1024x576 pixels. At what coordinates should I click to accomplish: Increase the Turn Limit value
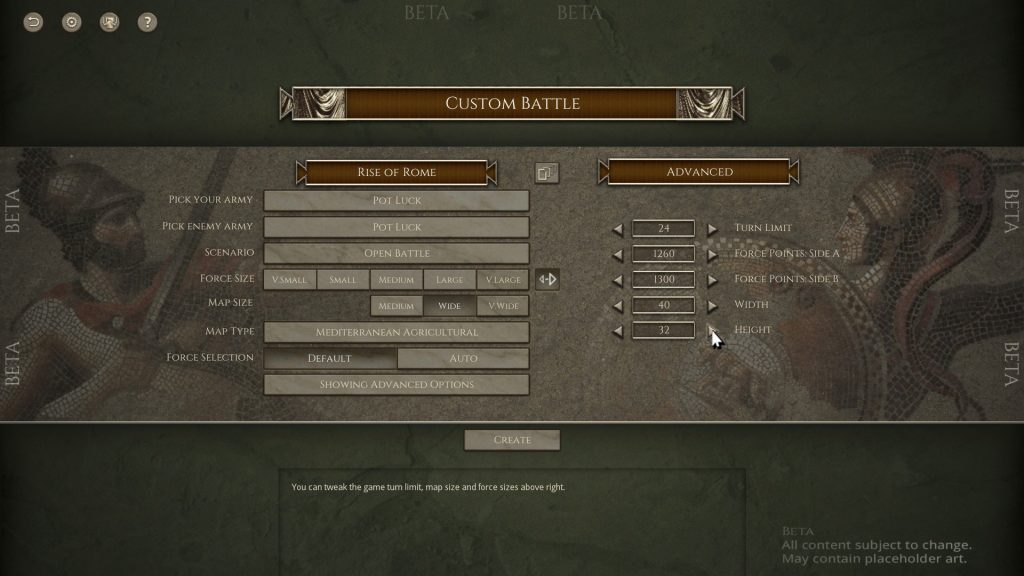click(712, 229)
